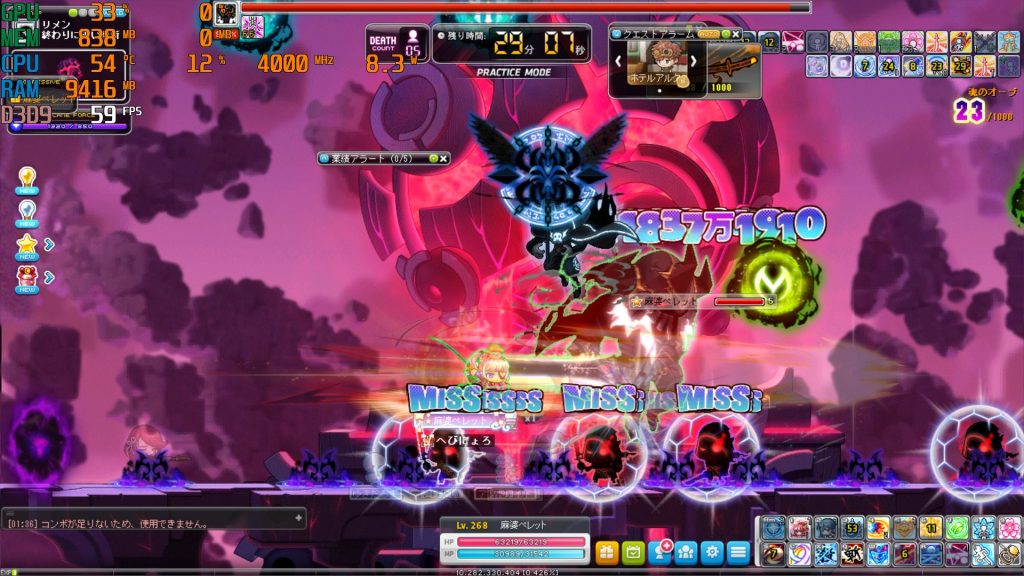Show the previous quest alarm entry arrow
Viewport: 1024px width, 576px height.
[619, 61]
